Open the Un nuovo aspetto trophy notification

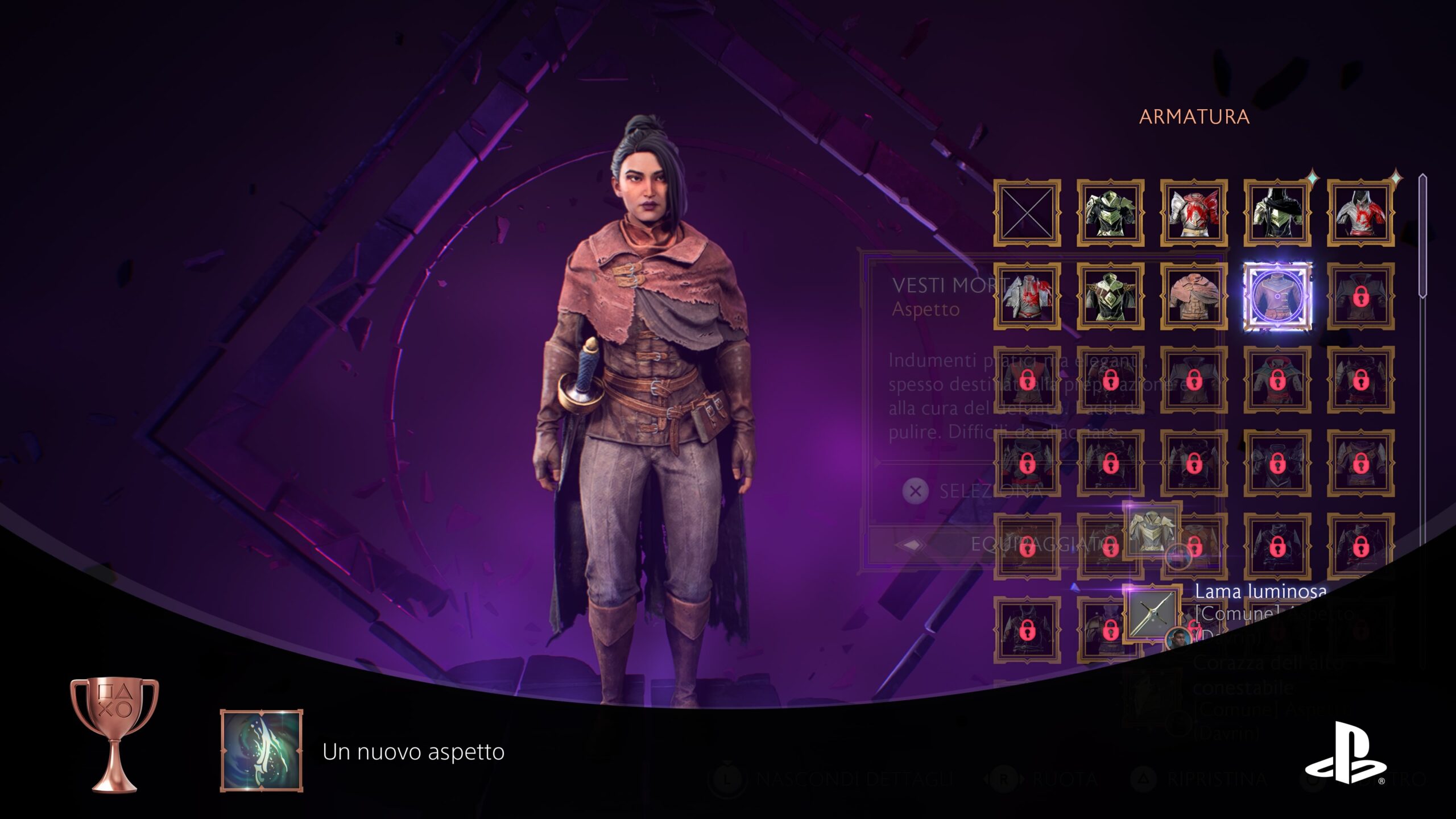click(413, 751)
